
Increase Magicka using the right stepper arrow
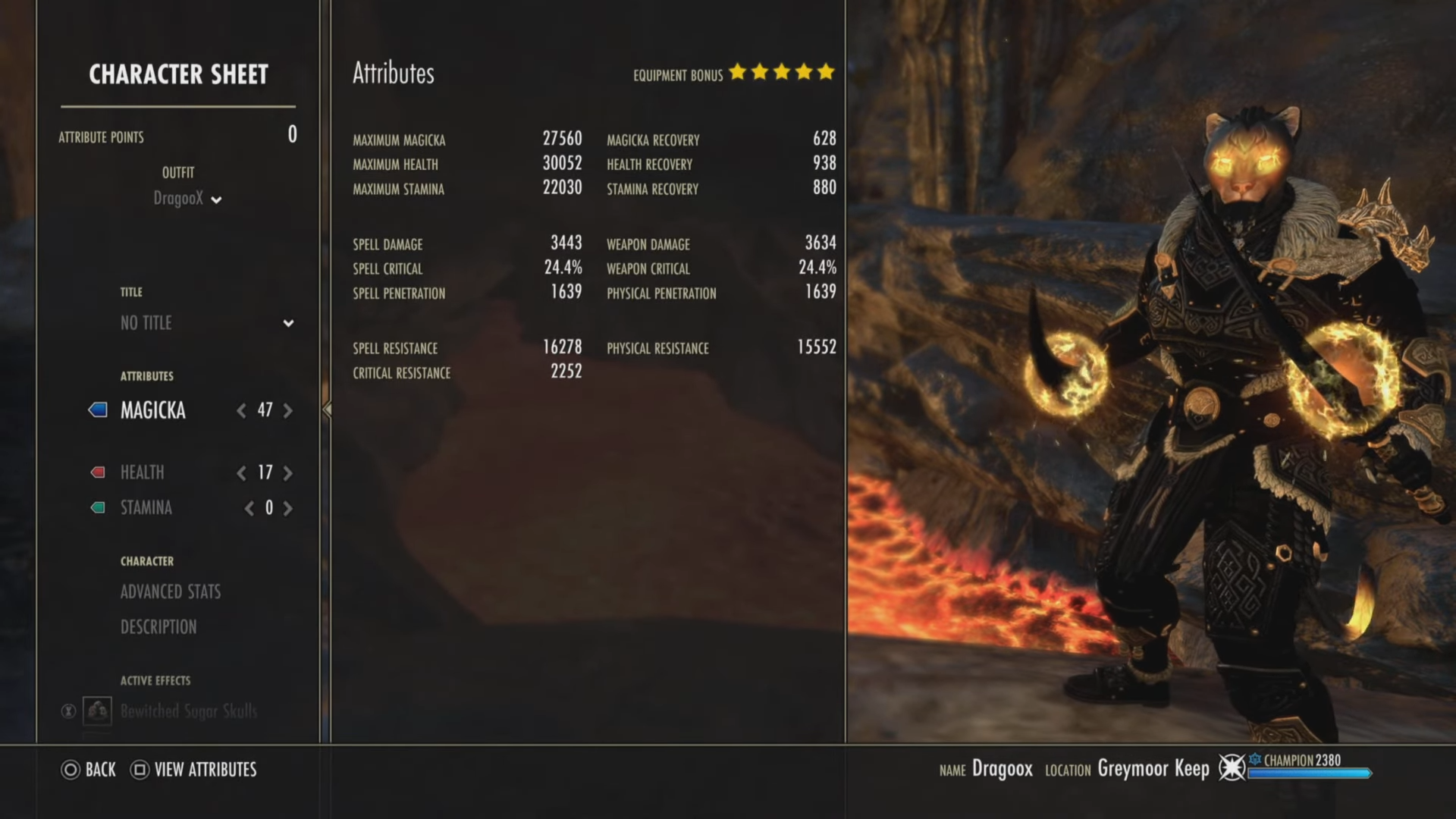click(287, 410)
